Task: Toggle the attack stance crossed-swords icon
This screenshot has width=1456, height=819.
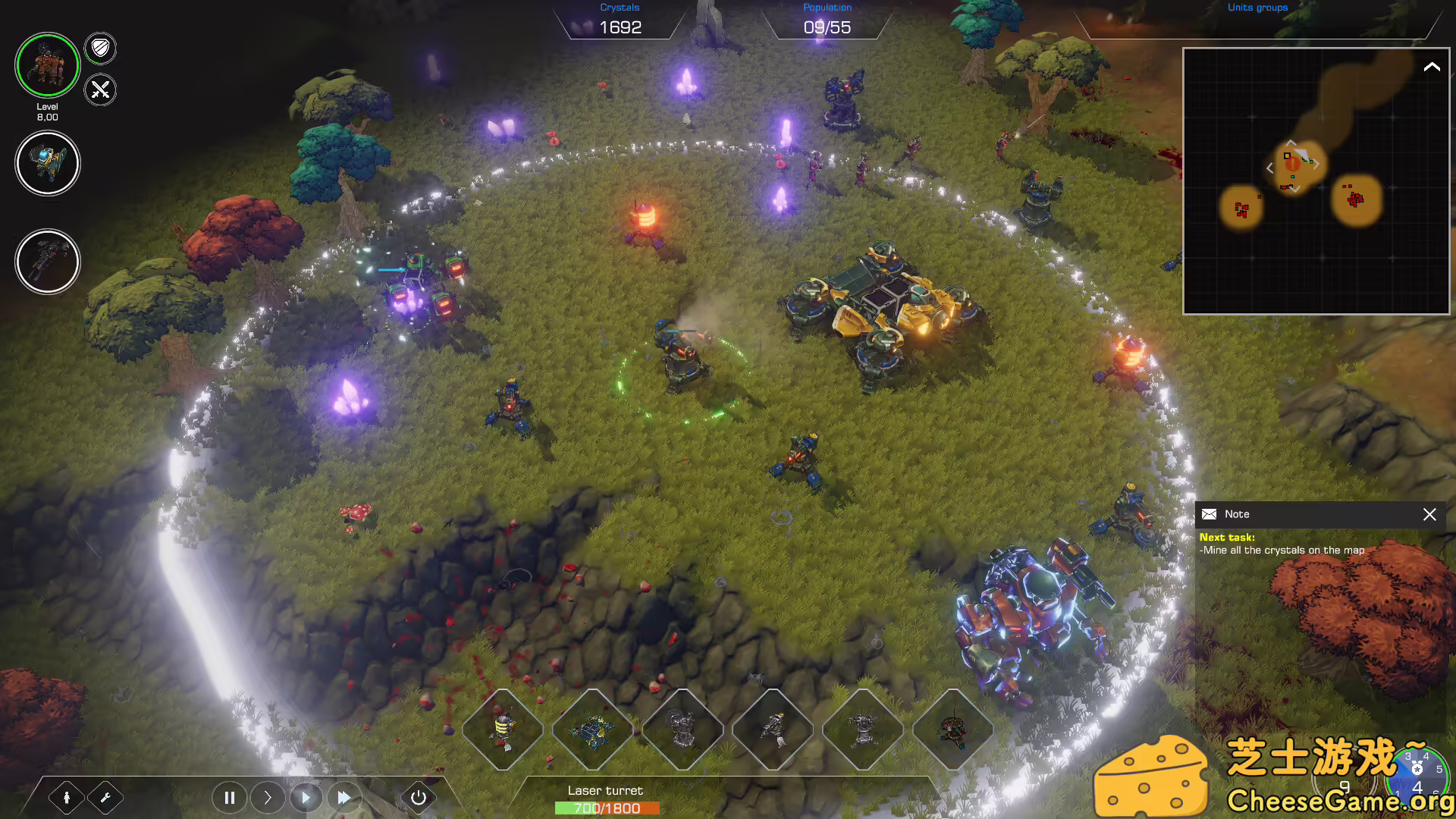Action: point(99,90)
